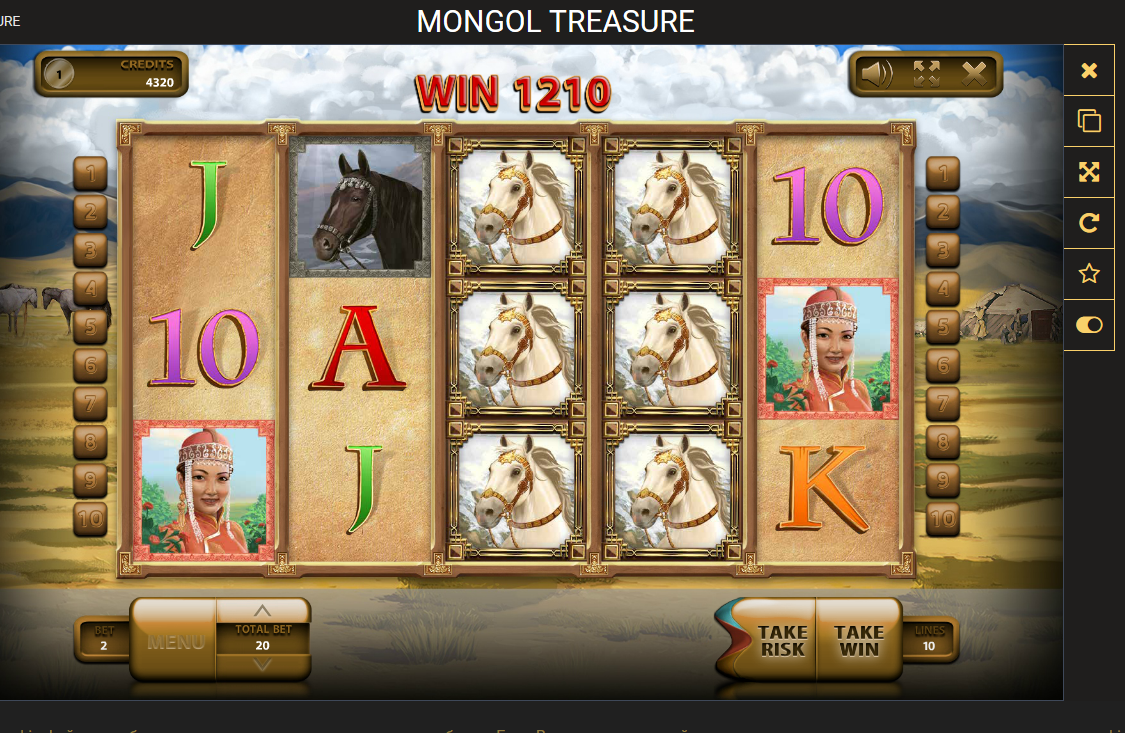
Task: Close the yellow sidebar X button
Action: coord(1089,70)
